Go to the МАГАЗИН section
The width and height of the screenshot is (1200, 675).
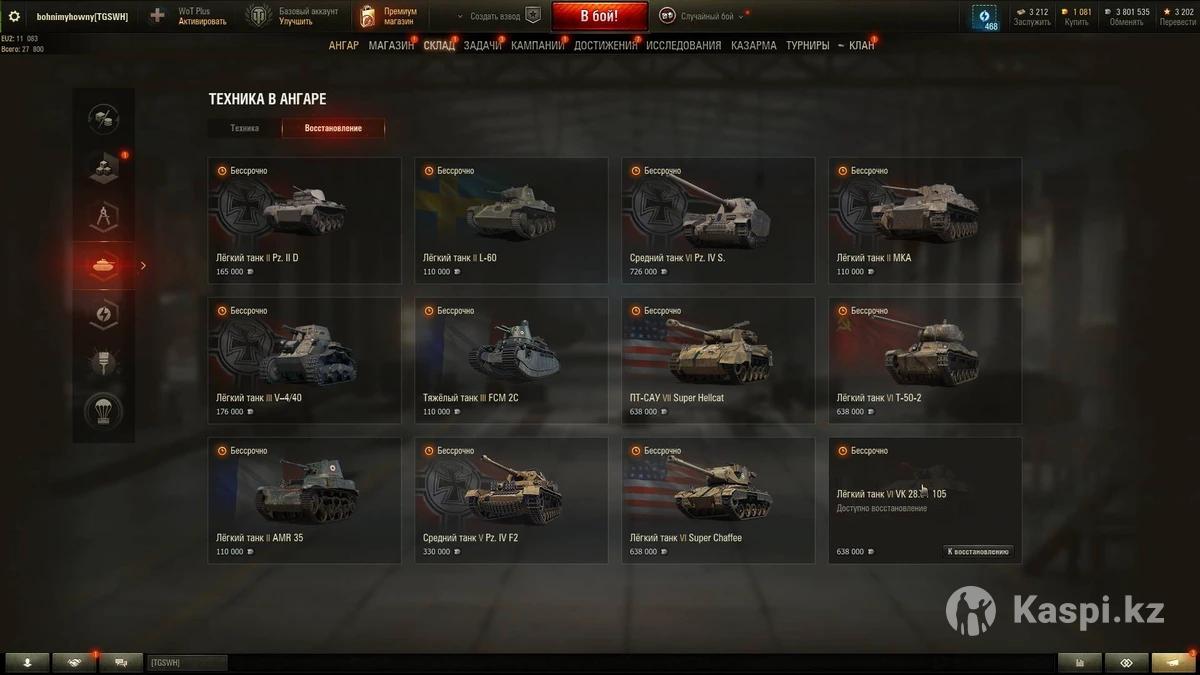point(390,45)
